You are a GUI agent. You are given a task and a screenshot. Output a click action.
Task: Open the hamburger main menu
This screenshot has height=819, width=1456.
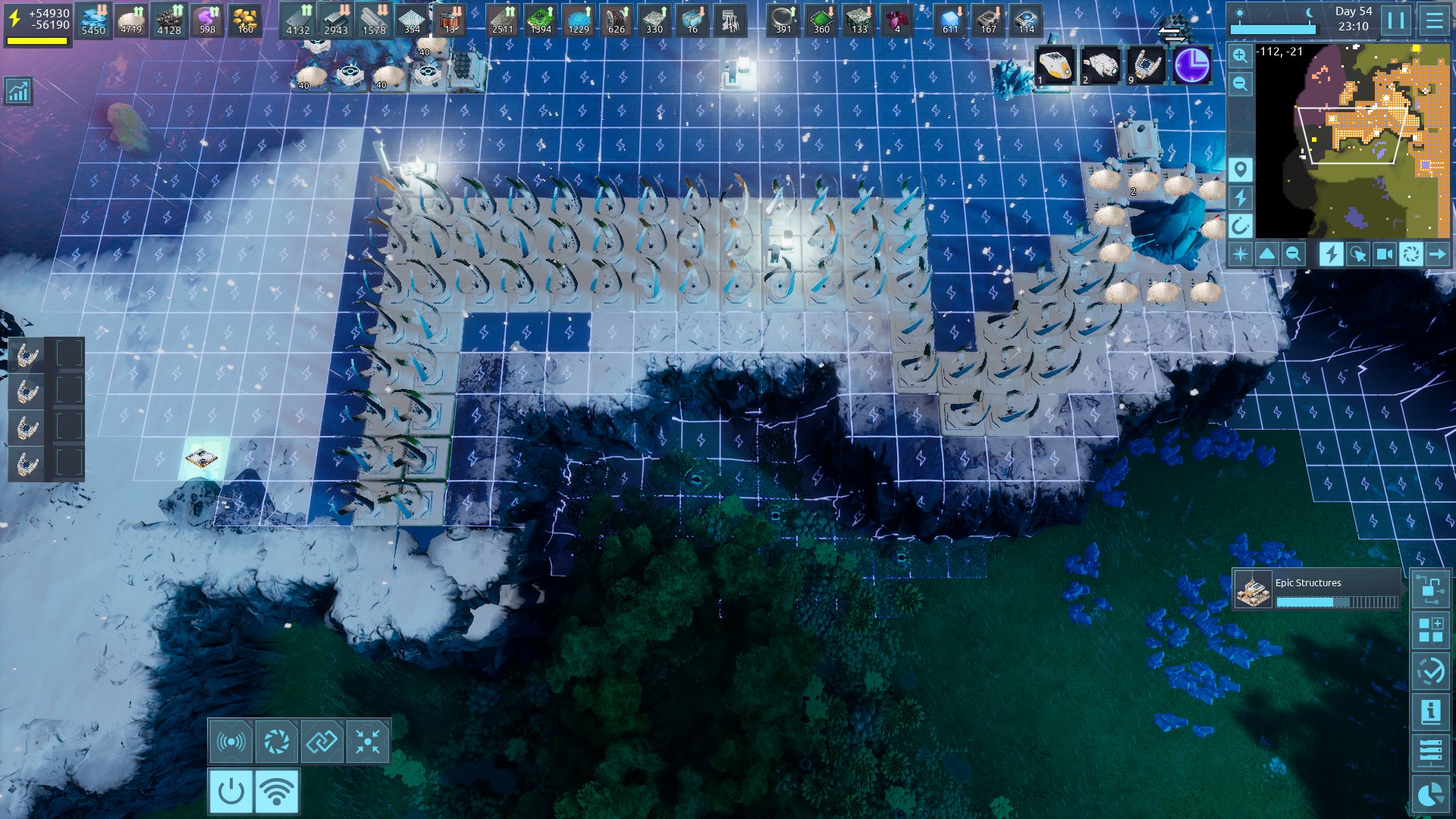click(x=1434, y=20)
